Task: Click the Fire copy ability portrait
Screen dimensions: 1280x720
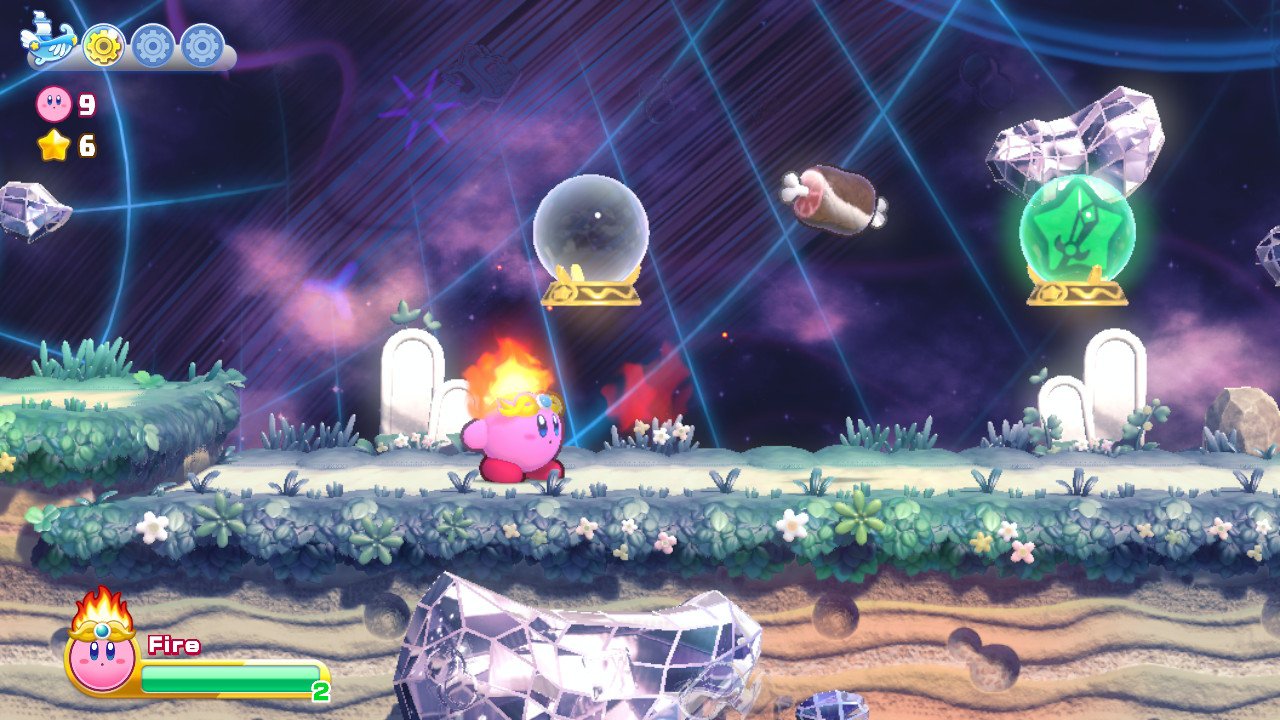Action: (x=101, y=650)
